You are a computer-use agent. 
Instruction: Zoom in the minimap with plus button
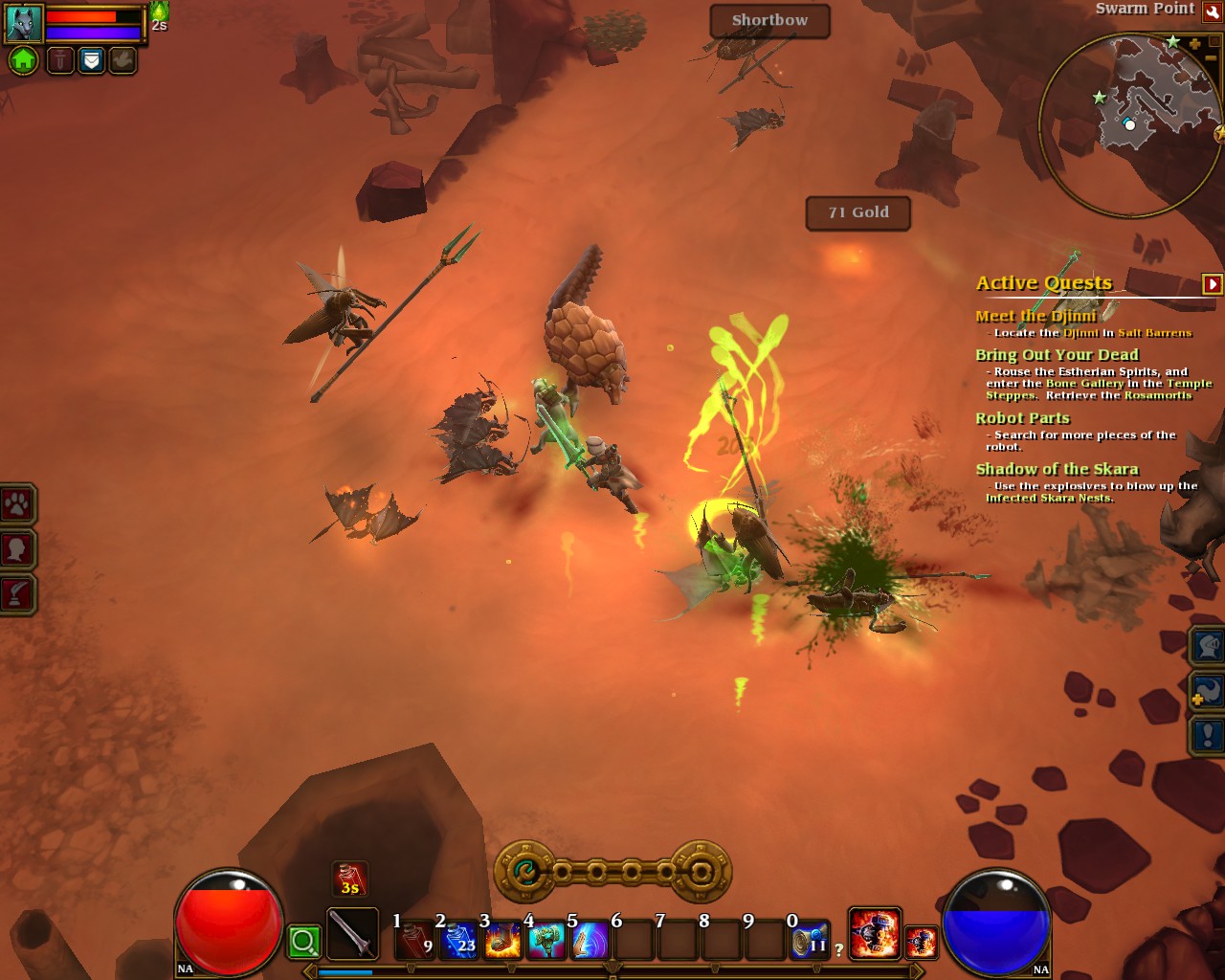pyautogui.click(x=1194, y=44)
